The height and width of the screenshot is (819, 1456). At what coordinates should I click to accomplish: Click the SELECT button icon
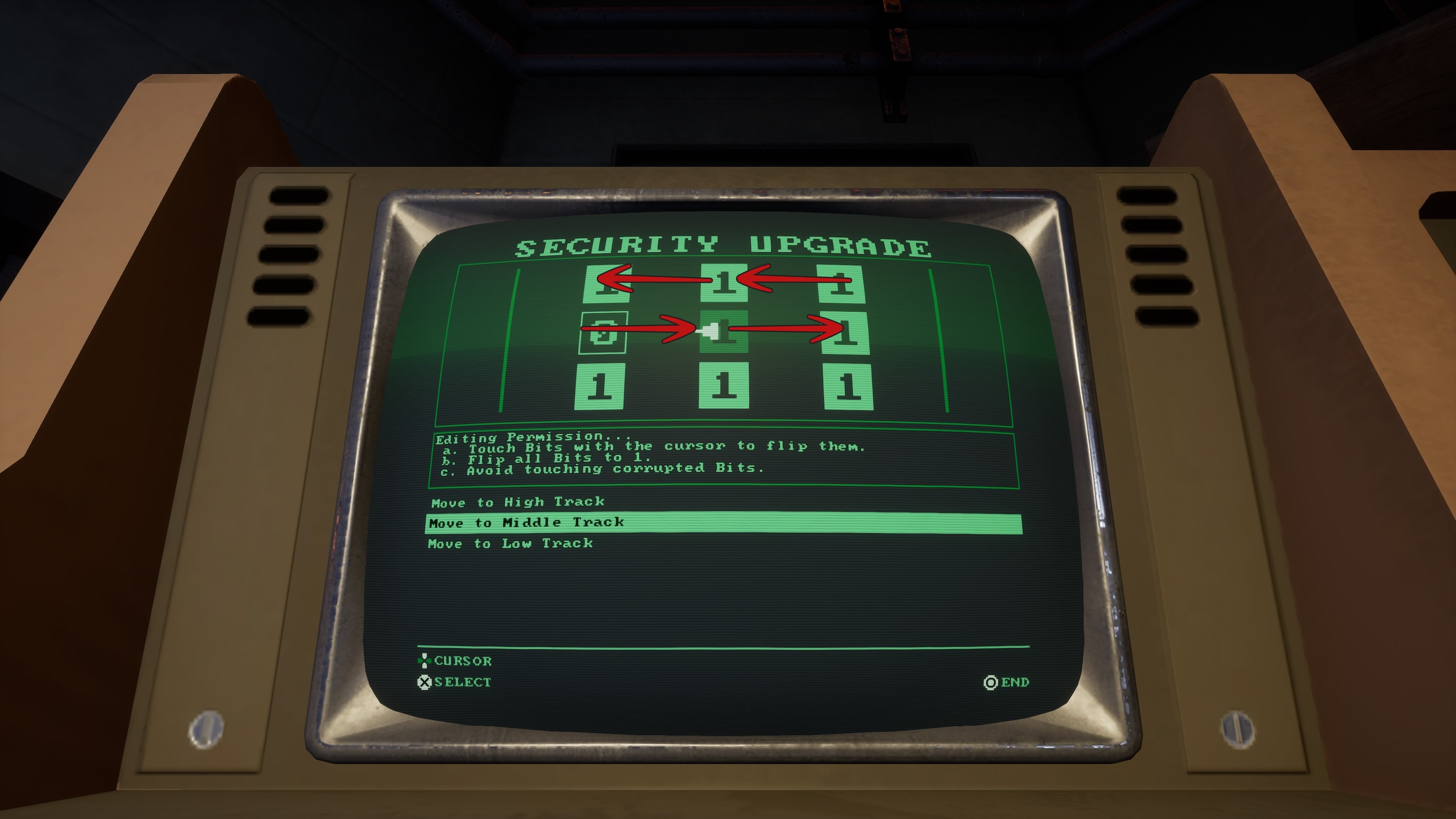click(425, 682)
